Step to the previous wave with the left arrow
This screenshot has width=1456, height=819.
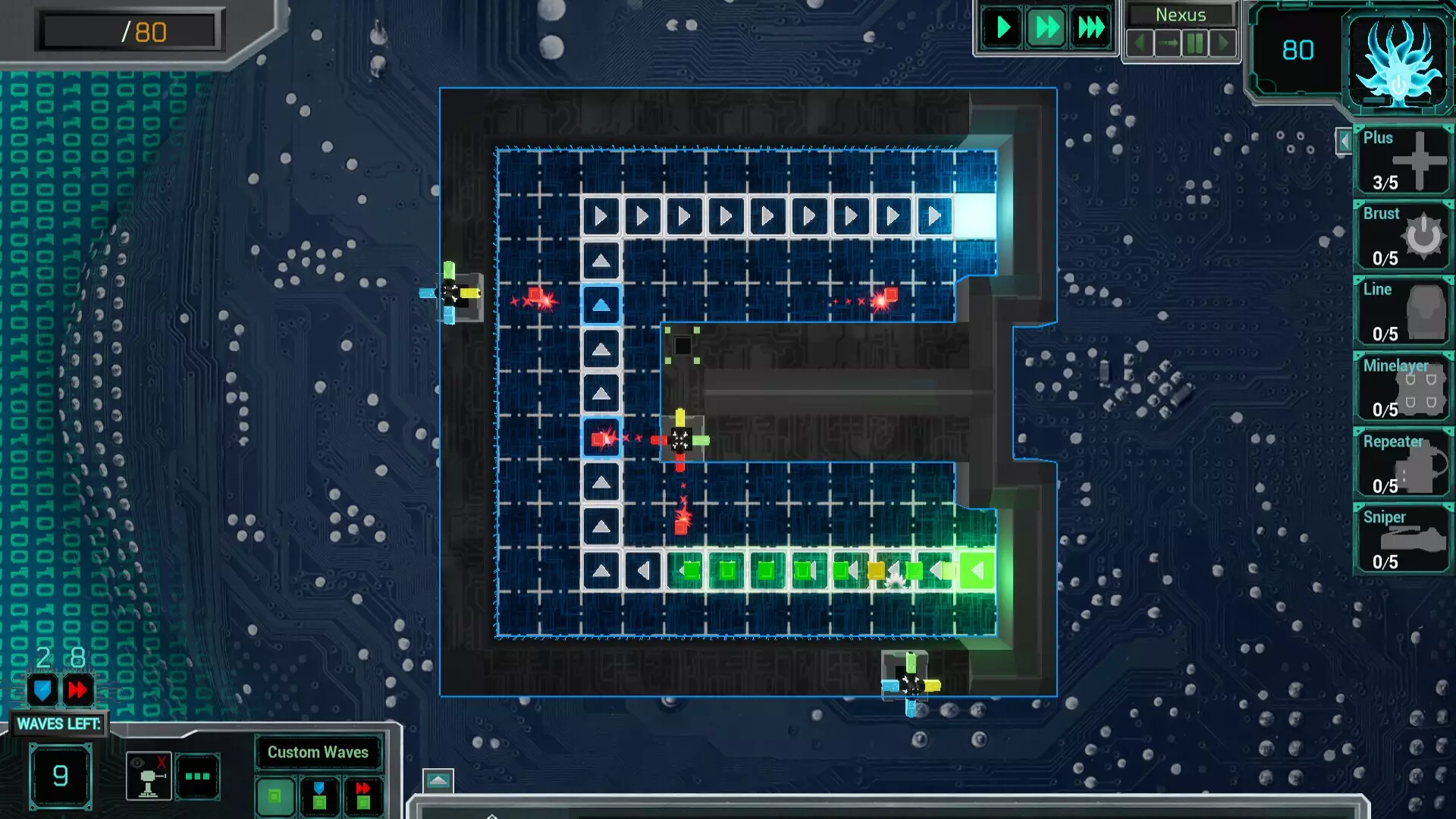coord(1141,43)
